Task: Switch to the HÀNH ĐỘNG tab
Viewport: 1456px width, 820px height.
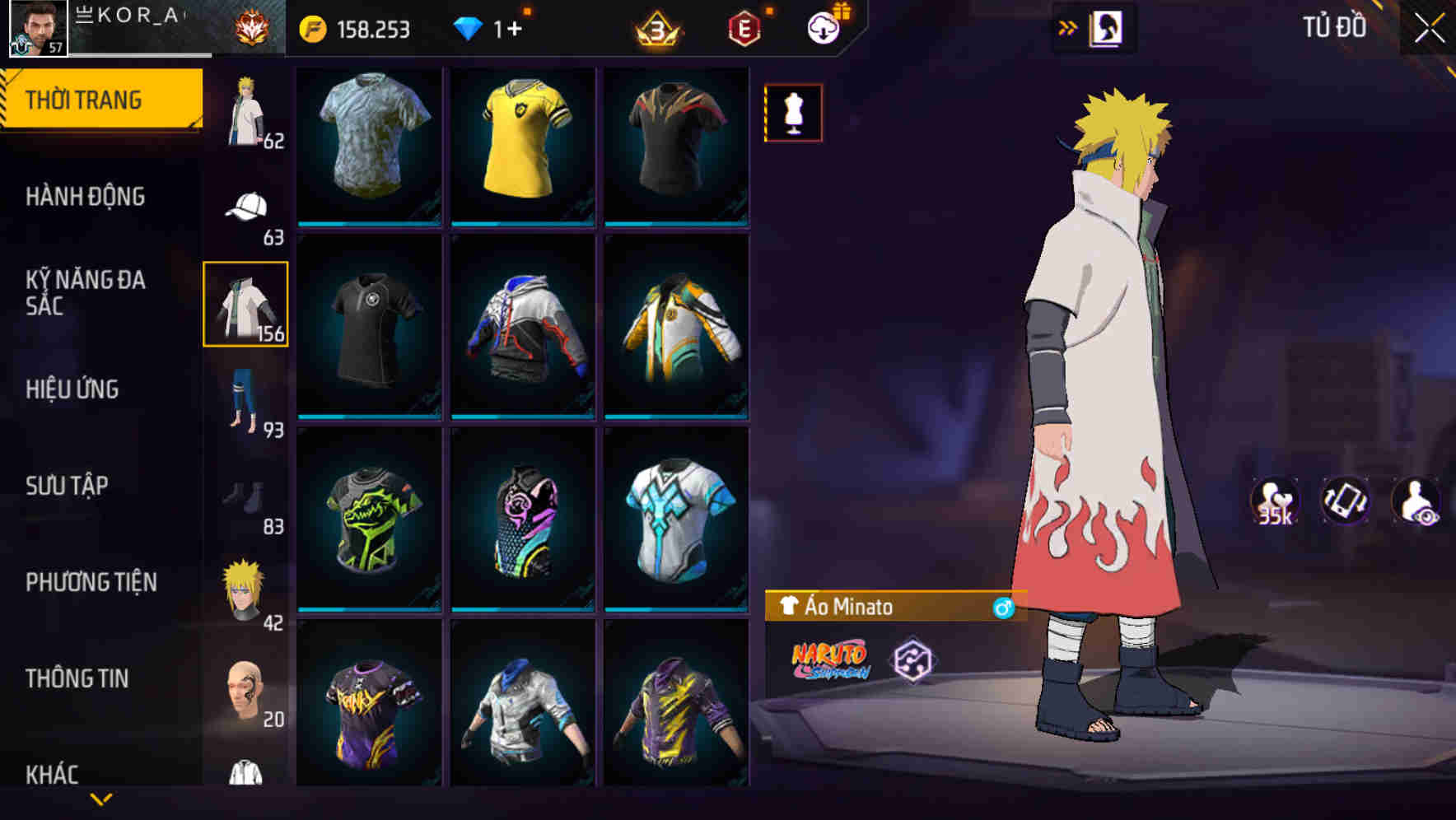Action: 87,196
